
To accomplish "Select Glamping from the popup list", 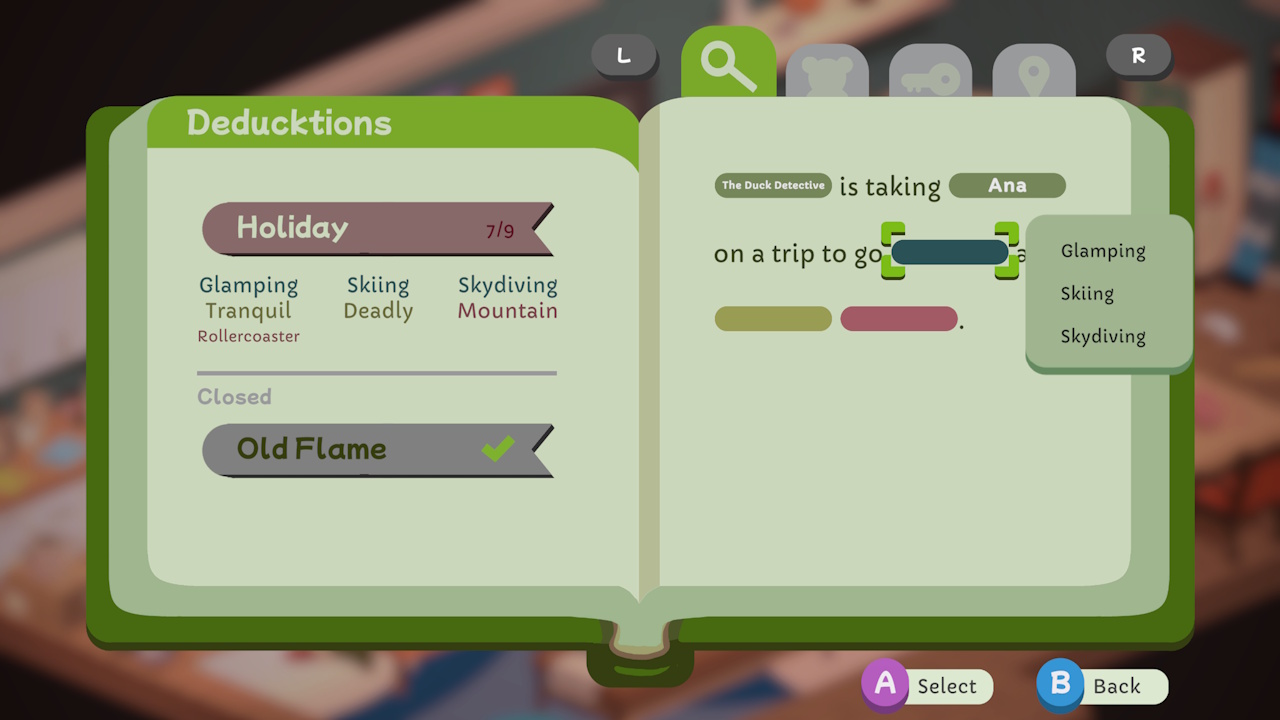I will 1102,251.
